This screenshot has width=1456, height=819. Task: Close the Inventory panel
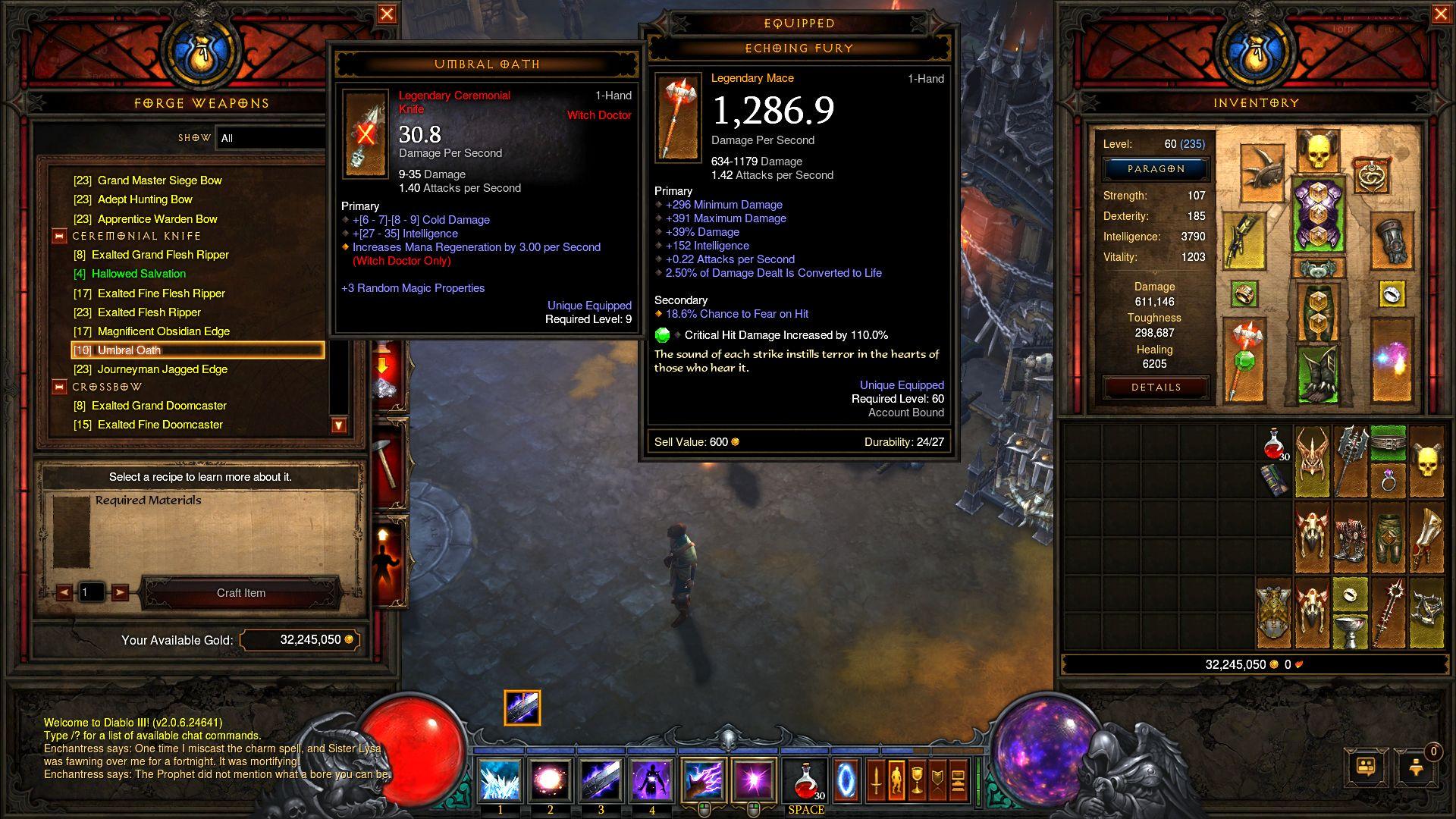[x=1441, y=14]
